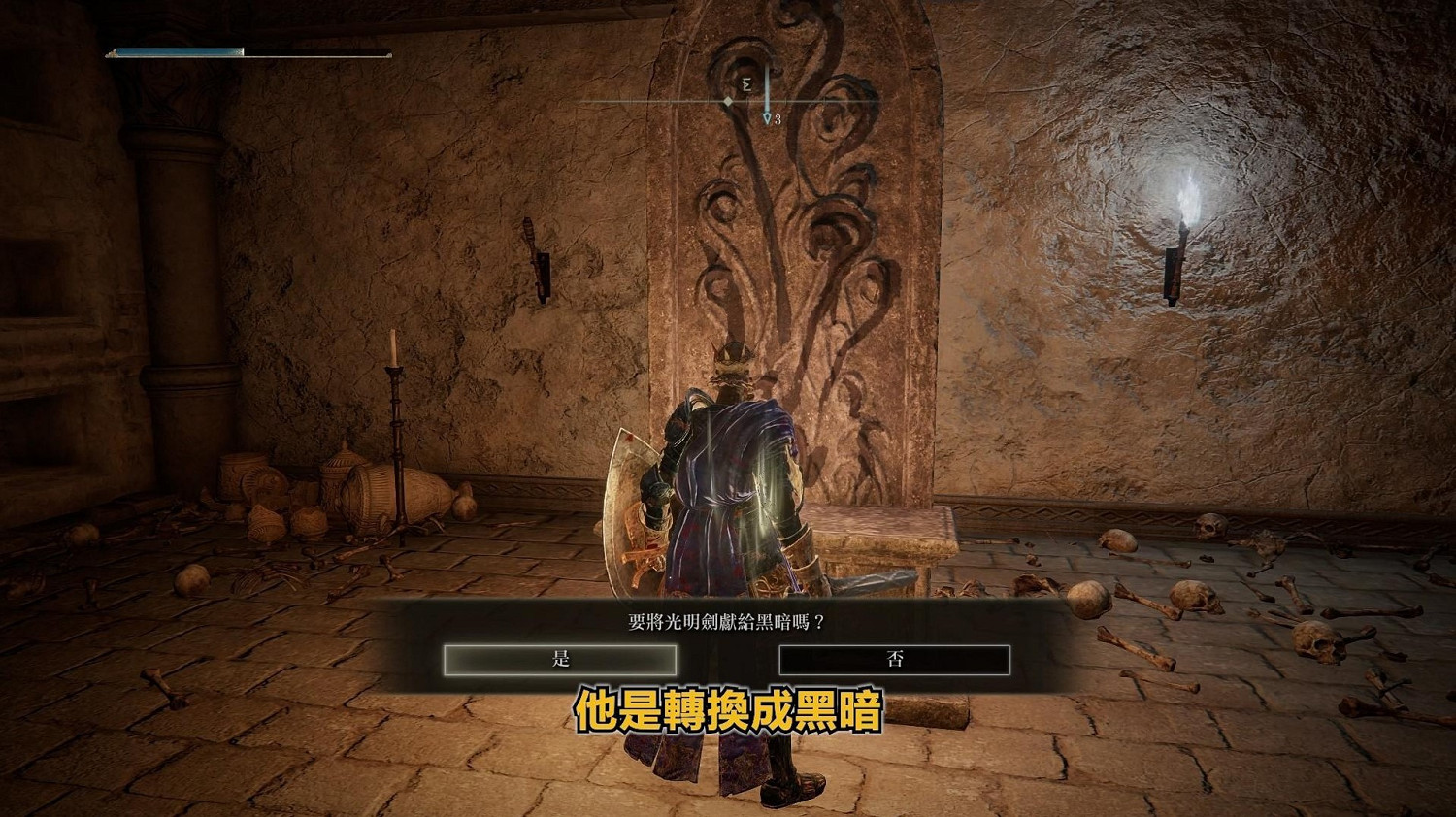Image resolution: width=1456 pixels, height=817 pixels.
Task: Click the numbered marker 3 below the compass
Action: pyautogui.click(x=778, y=118)
